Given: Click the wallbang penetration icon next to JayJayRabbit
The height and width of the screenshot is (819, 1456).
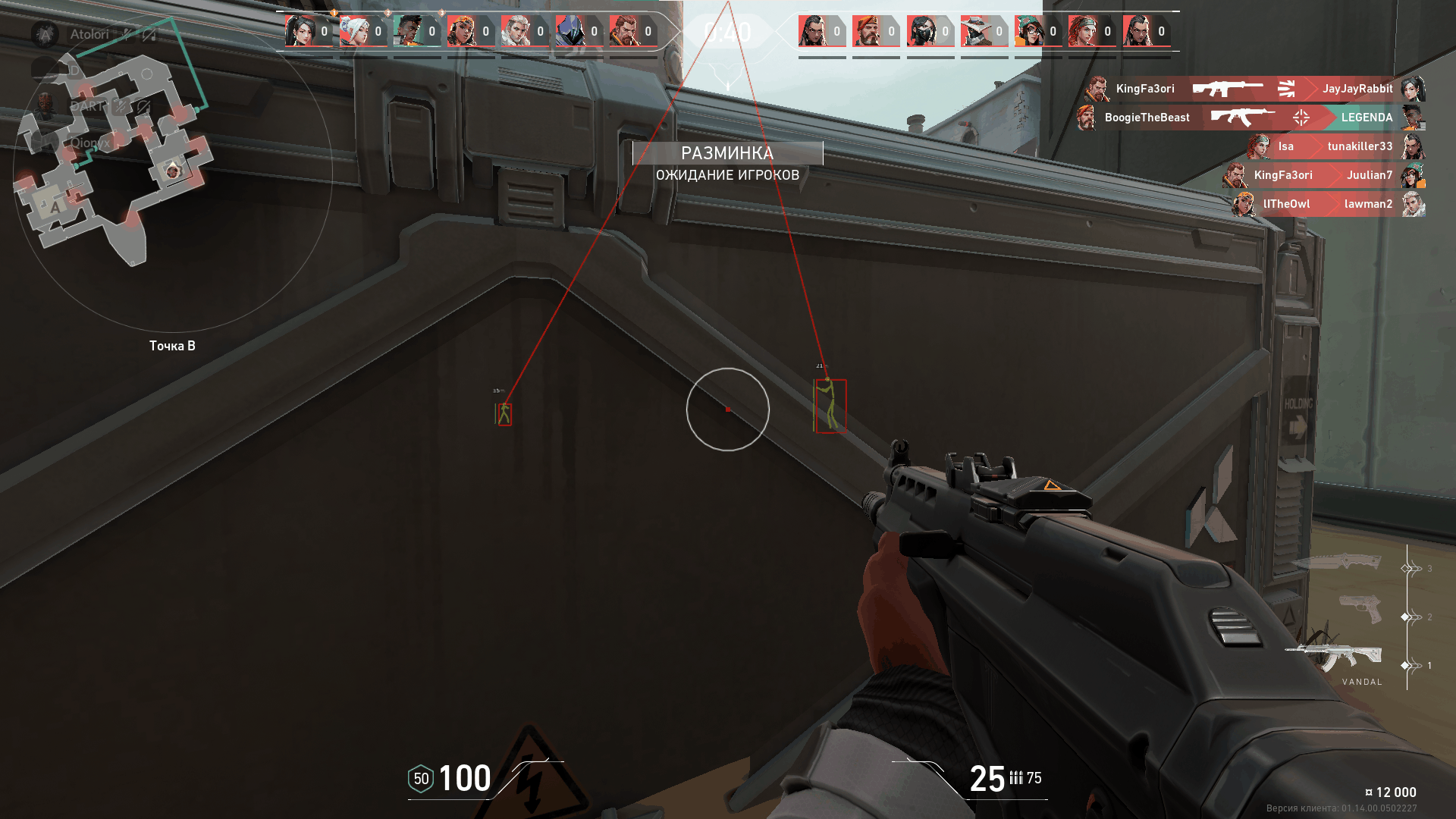Looking at the screenshot, I should 1287,88.
